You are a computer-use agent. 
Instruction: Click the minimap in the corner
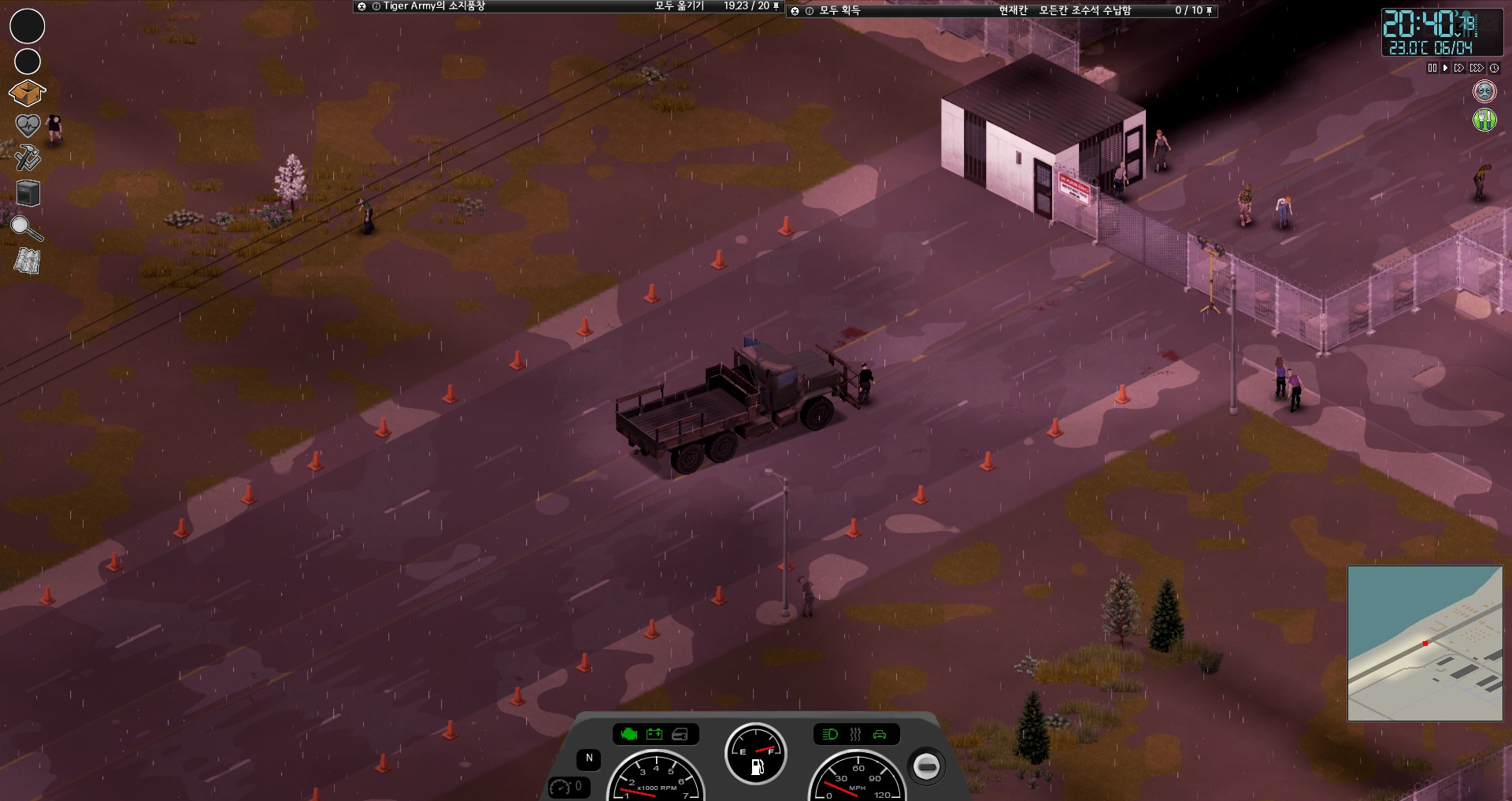coord(1425,643)
